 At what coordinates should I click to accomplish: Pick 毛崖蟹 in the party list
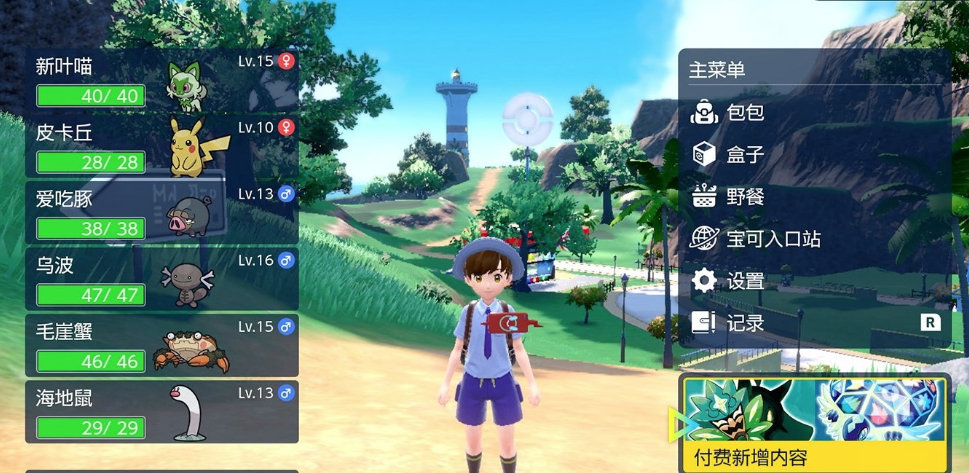coord(162,345)
